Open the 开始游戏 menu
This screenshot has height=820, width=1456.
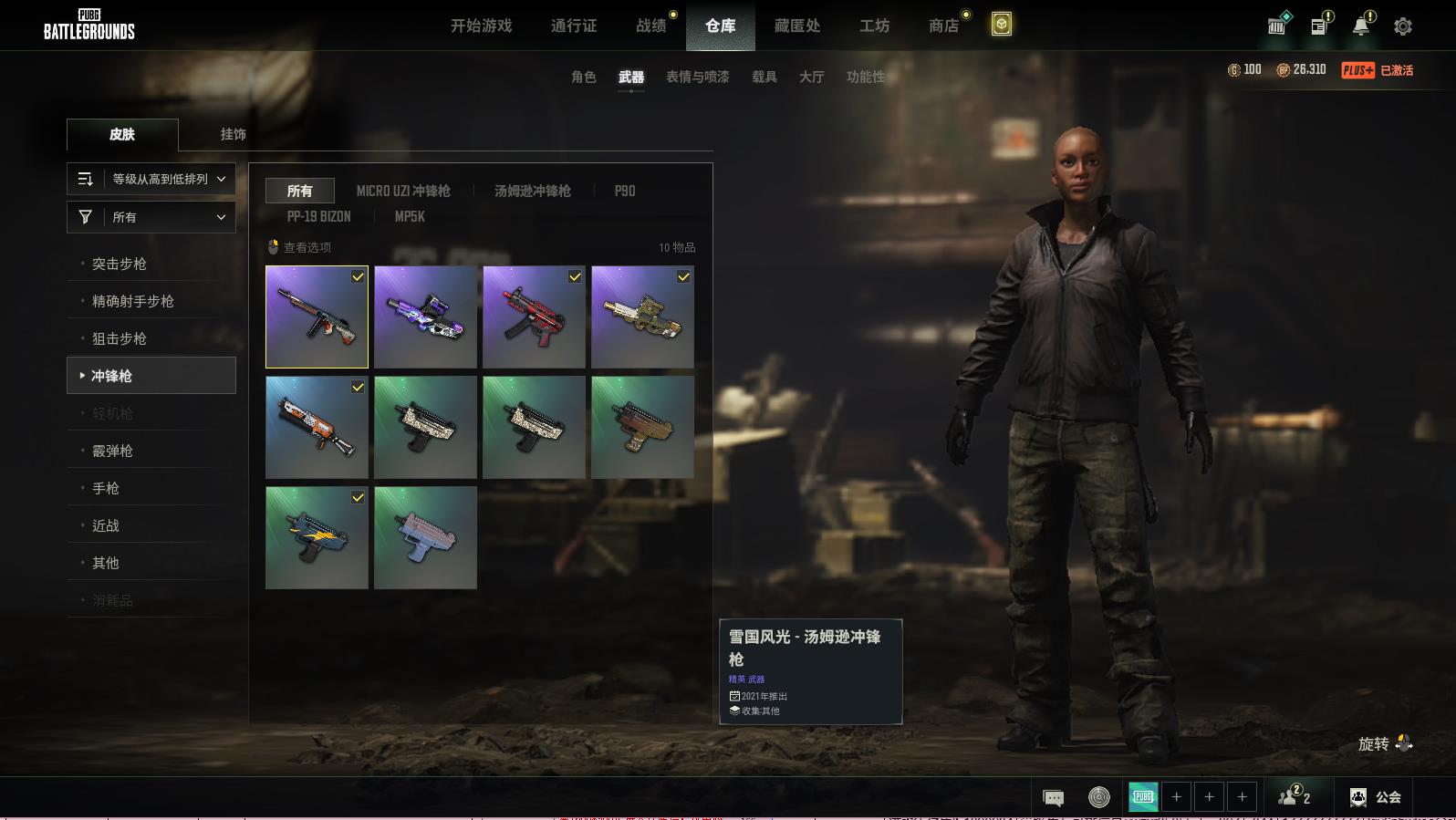tap(481, 26)
